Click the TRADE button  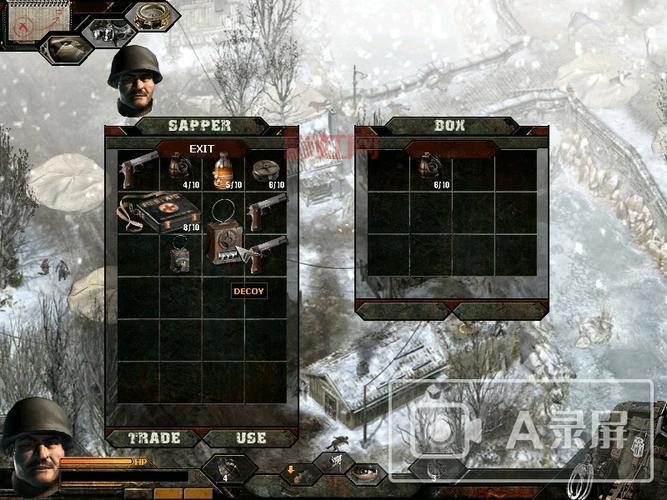(153, 438)
